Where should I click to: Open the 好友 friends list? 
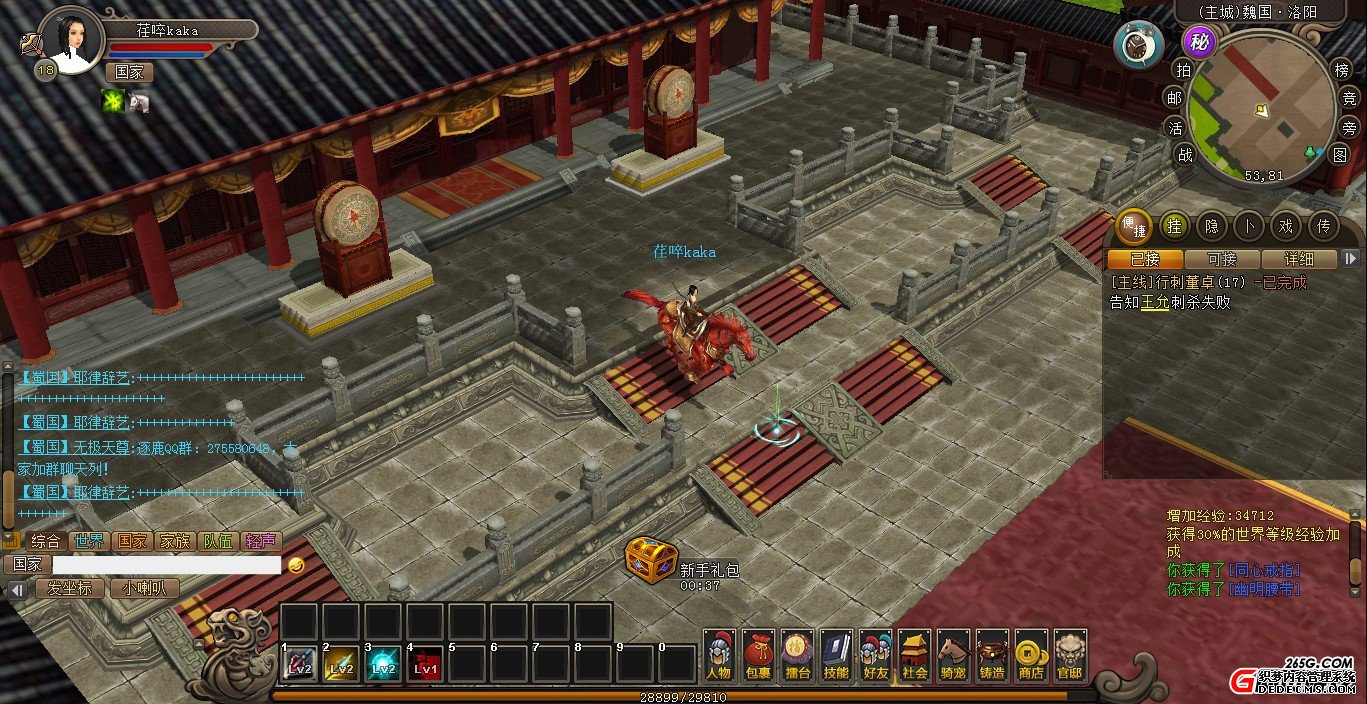(875, 656)
